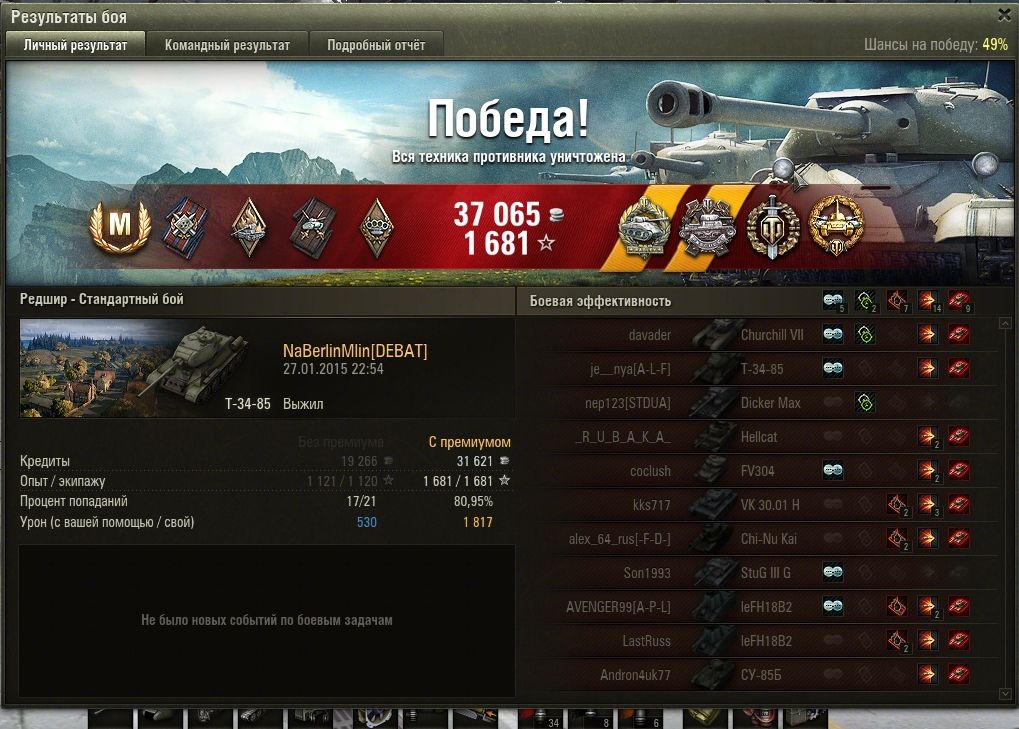The width and height of the screenshot is (1019, 729).
Task: Choose the LastRuss leFH18B2 row
Action: coord(758,640)
